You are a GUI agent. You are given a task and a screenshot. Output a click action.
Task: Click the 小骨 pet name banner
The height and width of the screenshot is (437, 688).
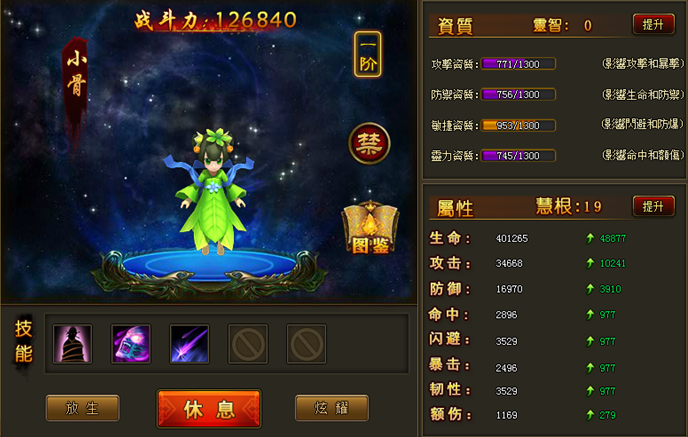76,78
